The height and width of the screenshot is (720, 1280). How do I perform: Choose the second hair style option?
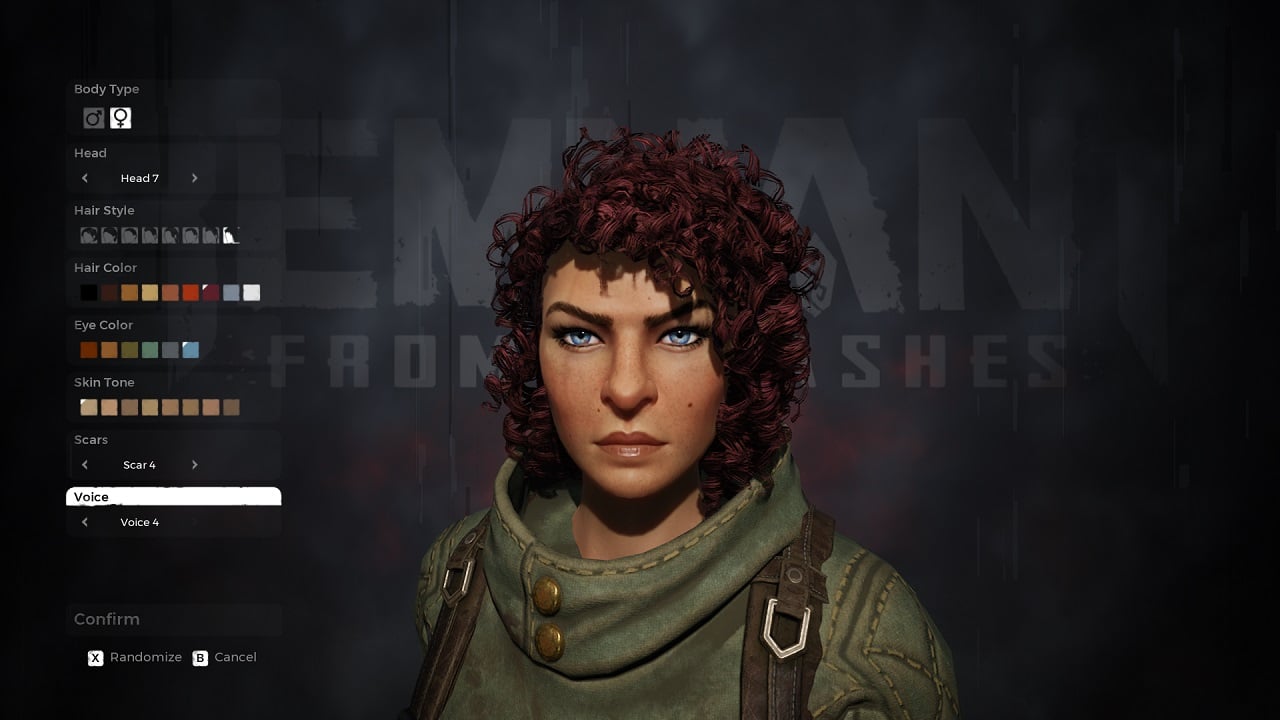(x=110, y=235)
